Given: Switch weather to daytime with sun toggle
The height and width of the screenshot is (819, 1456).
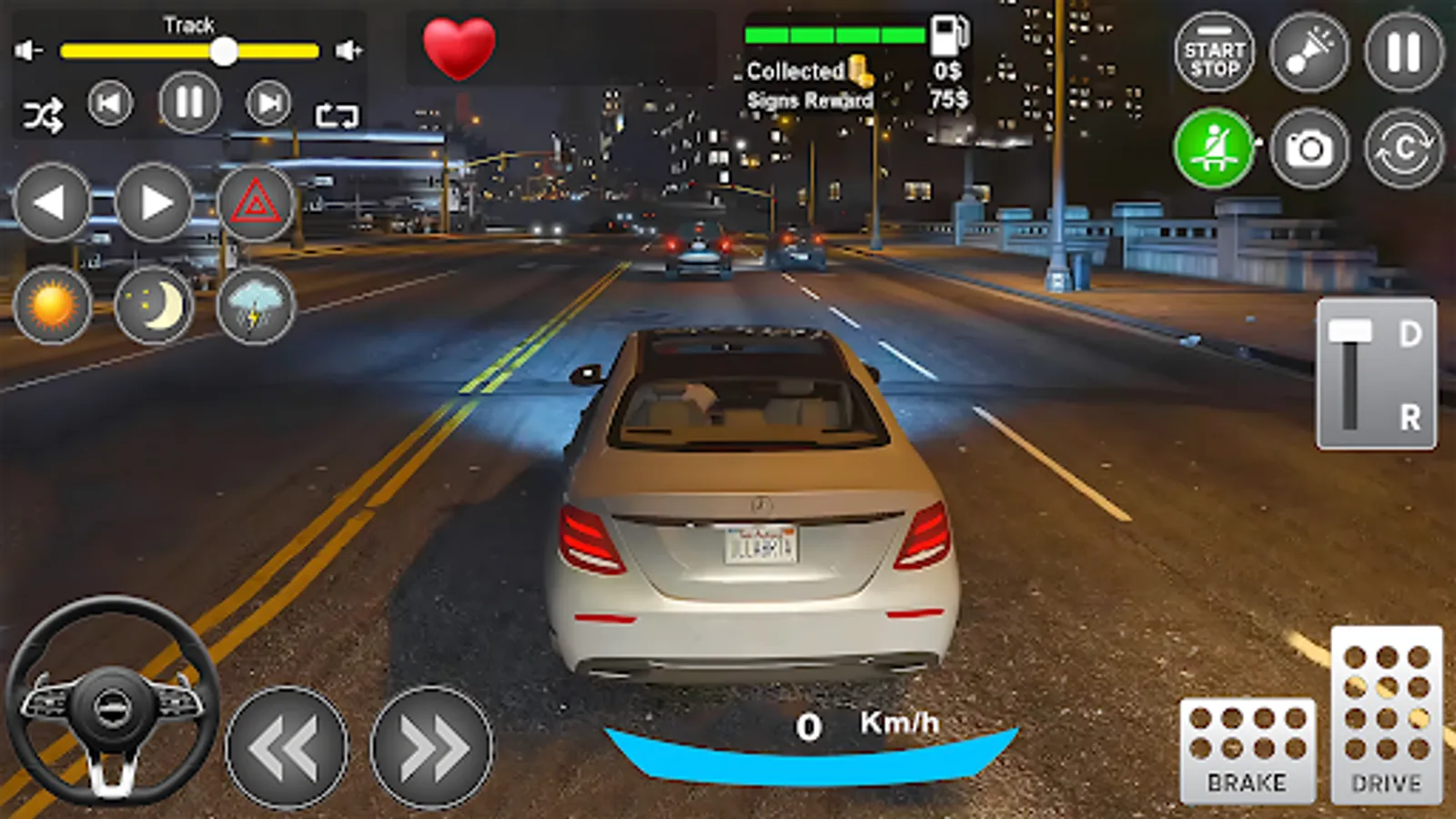Looking at the screenshot, I should point(52,307).
